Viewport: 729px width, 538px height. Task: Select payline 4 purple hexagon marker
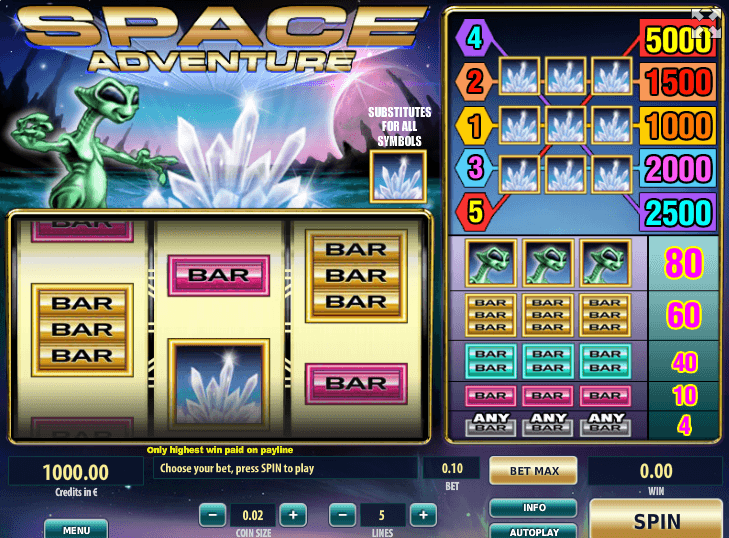click(473, 40)
